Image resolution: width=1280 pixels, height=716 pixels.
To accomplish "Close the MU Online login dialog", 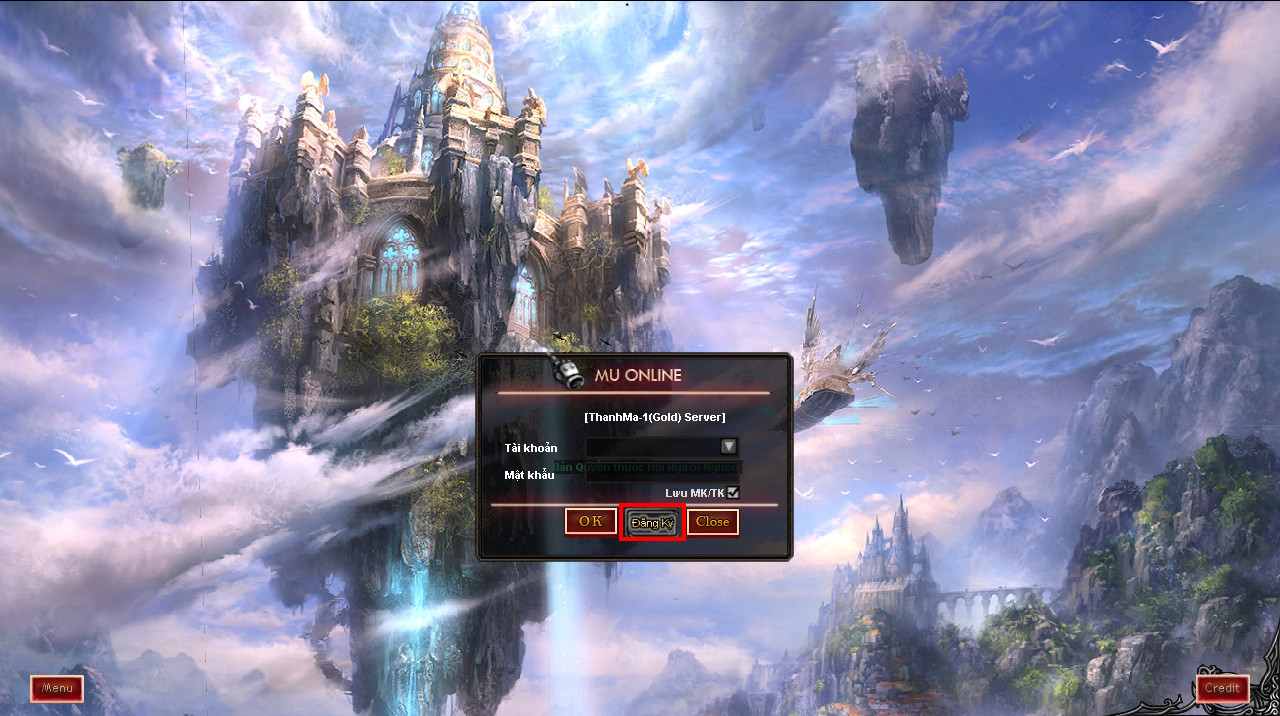I will [x=712, y=522].
